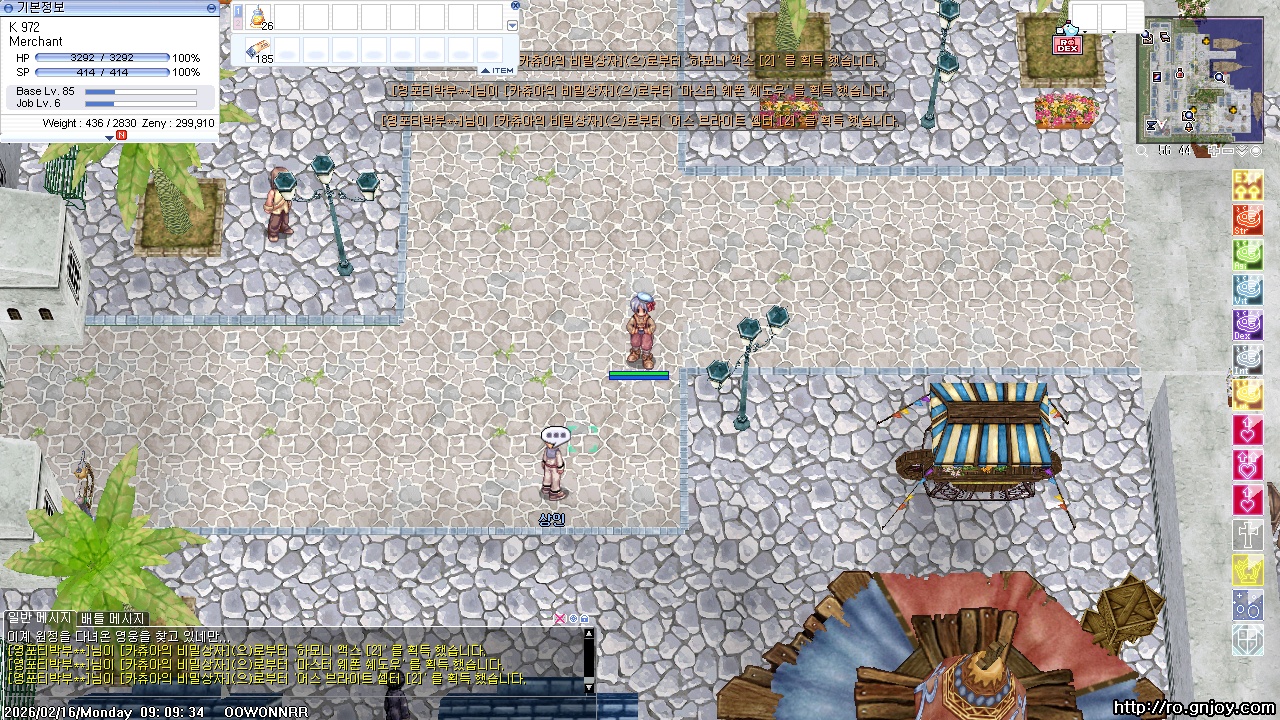Expand the basic info panel's down arrow

coord(109,137)
